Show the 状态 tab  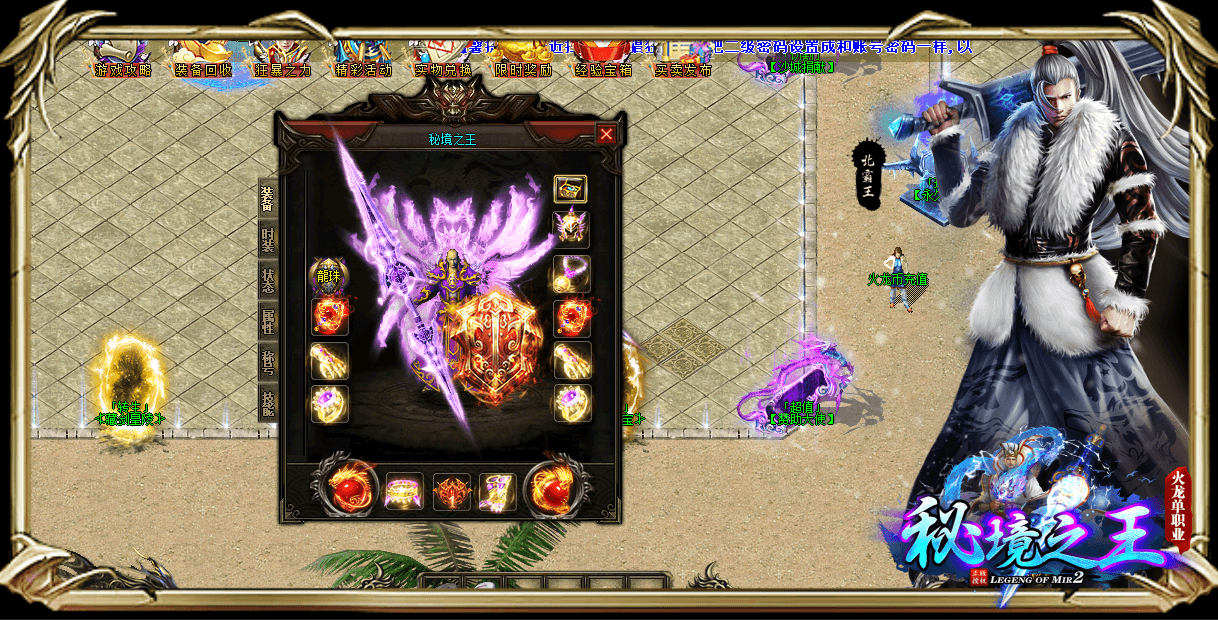267,280
